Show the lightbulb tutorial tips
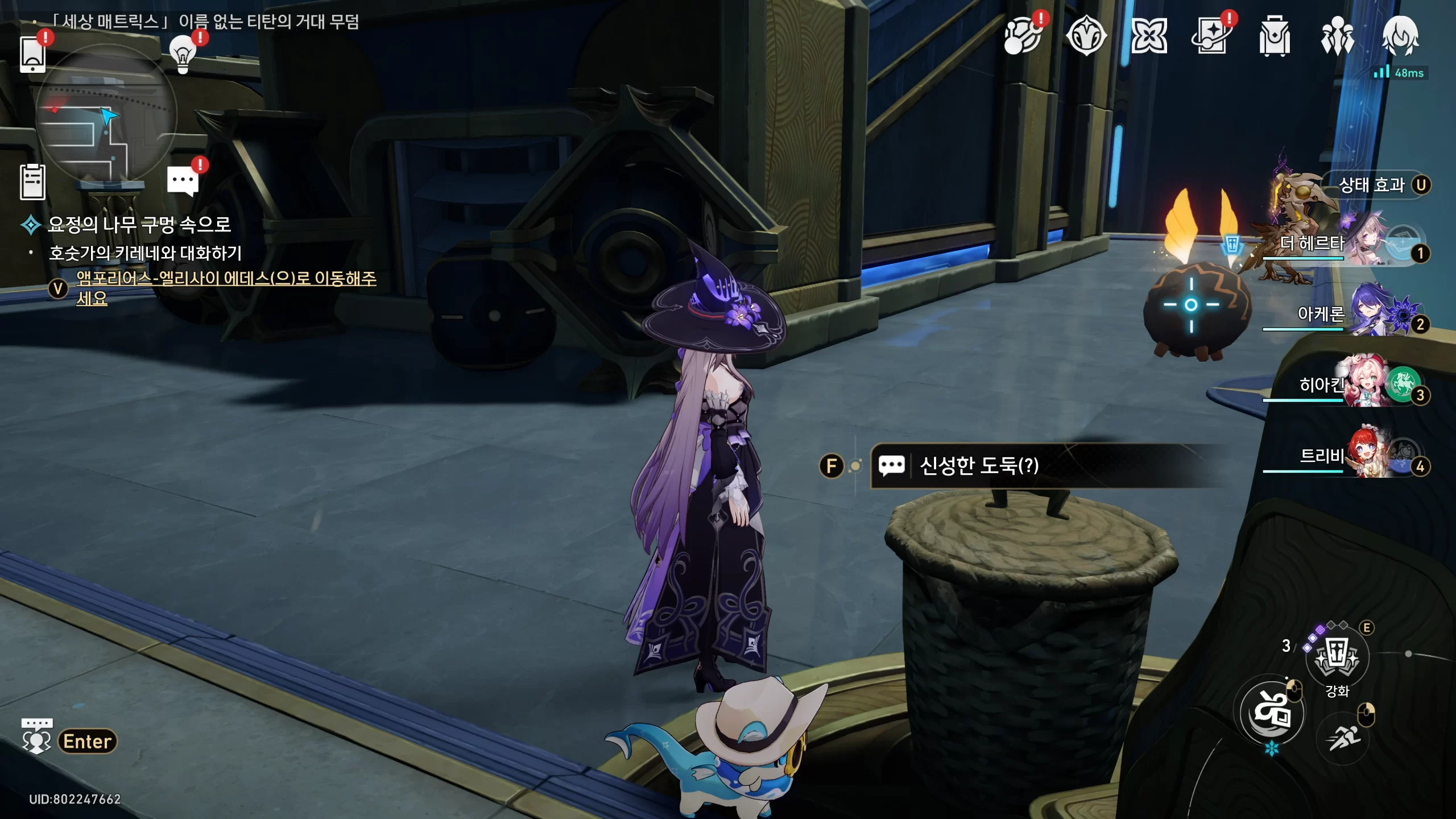 point(183,54)
